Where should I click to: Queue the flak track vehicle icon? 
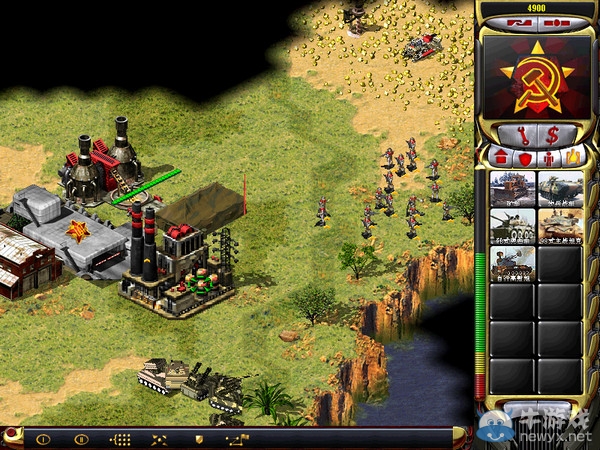pos(512,263)
